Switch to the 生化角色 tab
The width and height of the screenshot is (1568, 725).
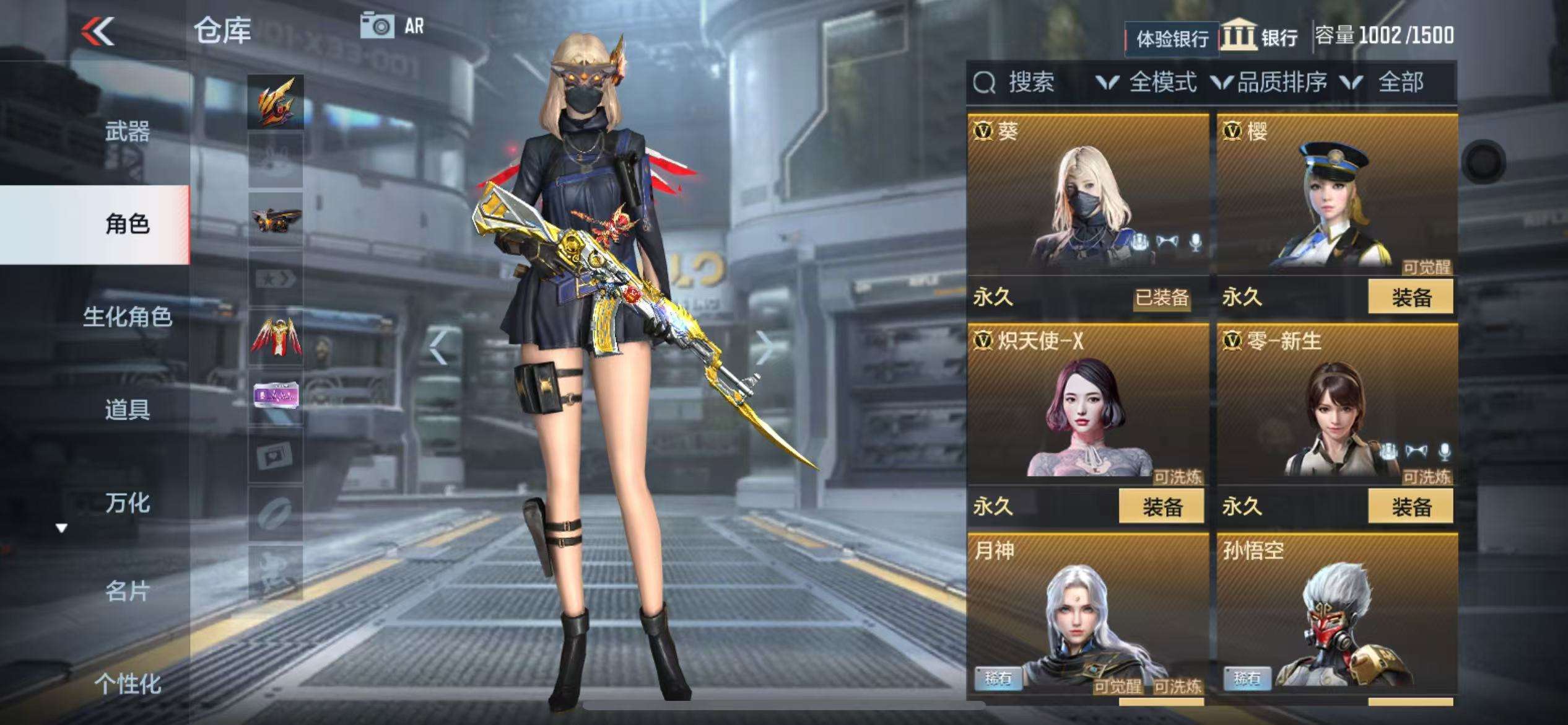[x=127, y=317]
